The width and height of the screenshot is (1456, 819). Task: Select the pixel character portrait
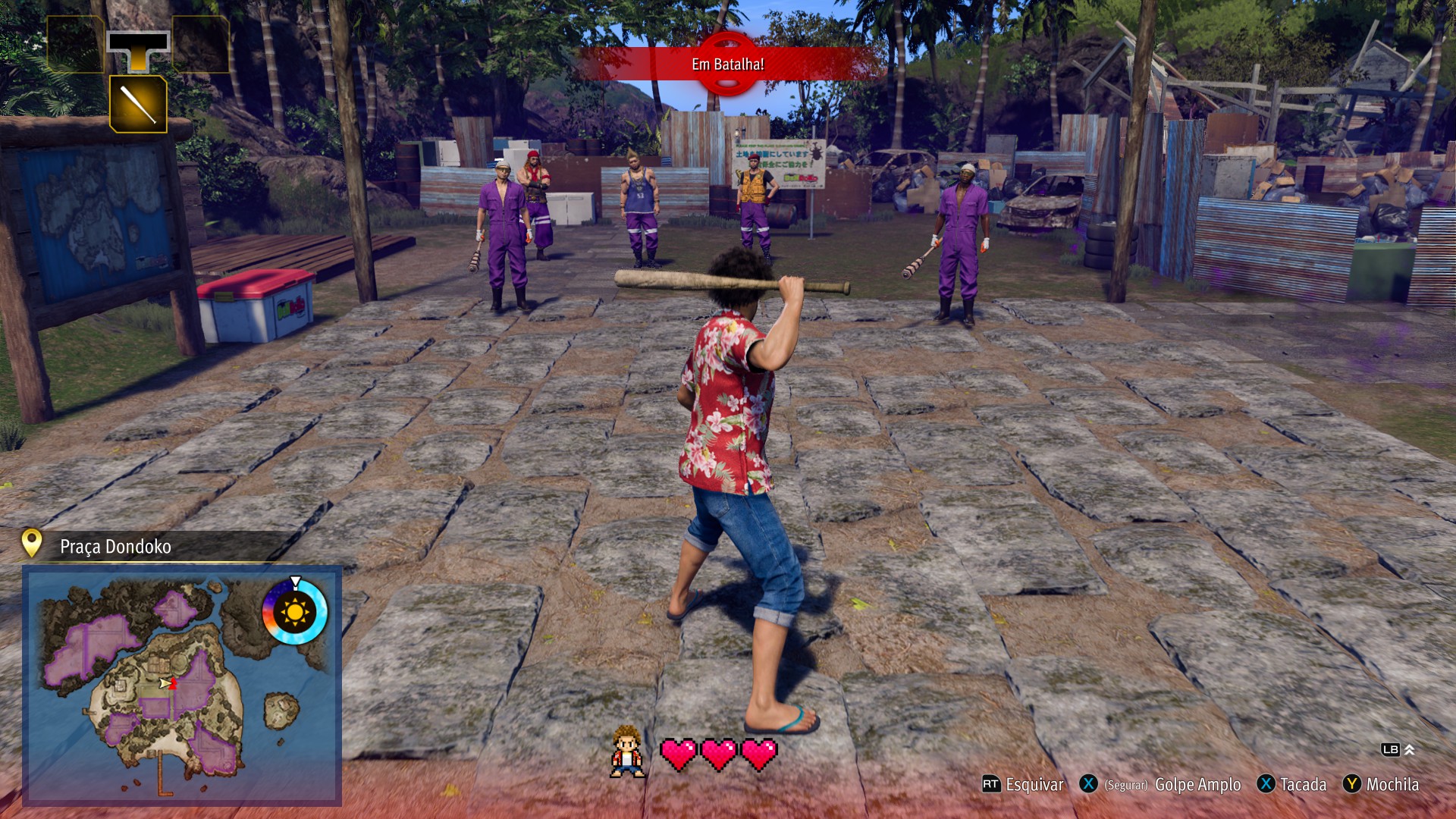coord(627,752)
